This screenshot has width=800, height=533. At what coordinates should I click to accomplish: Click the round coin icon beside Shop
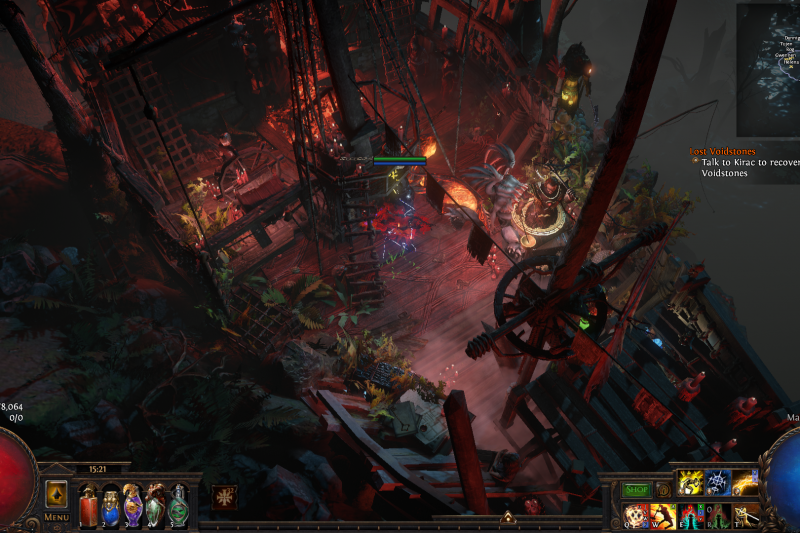click(x=662, y=490)
